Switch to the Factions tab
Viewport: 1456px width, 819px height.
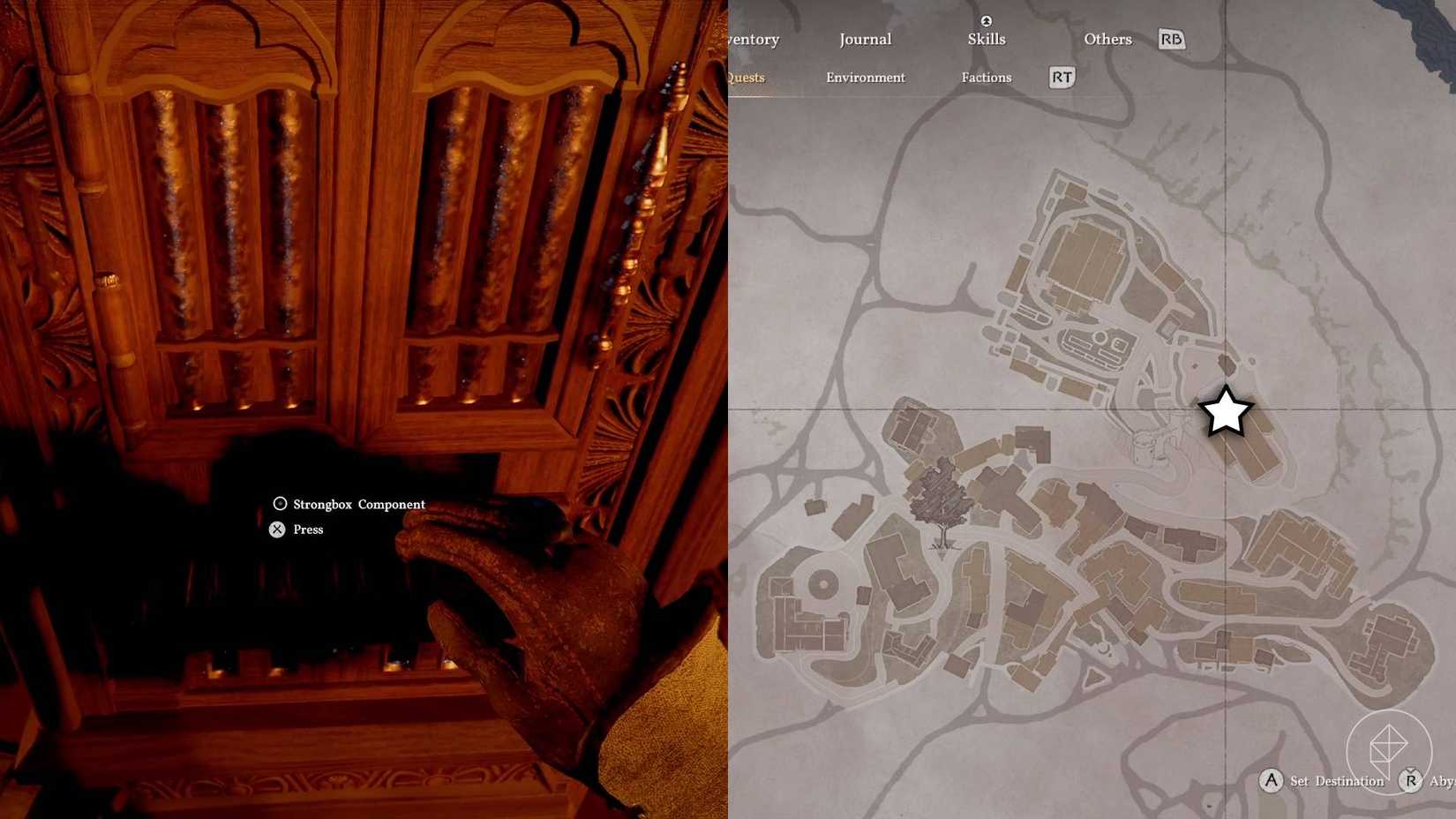pyautogui.click(x=986, y=78)
